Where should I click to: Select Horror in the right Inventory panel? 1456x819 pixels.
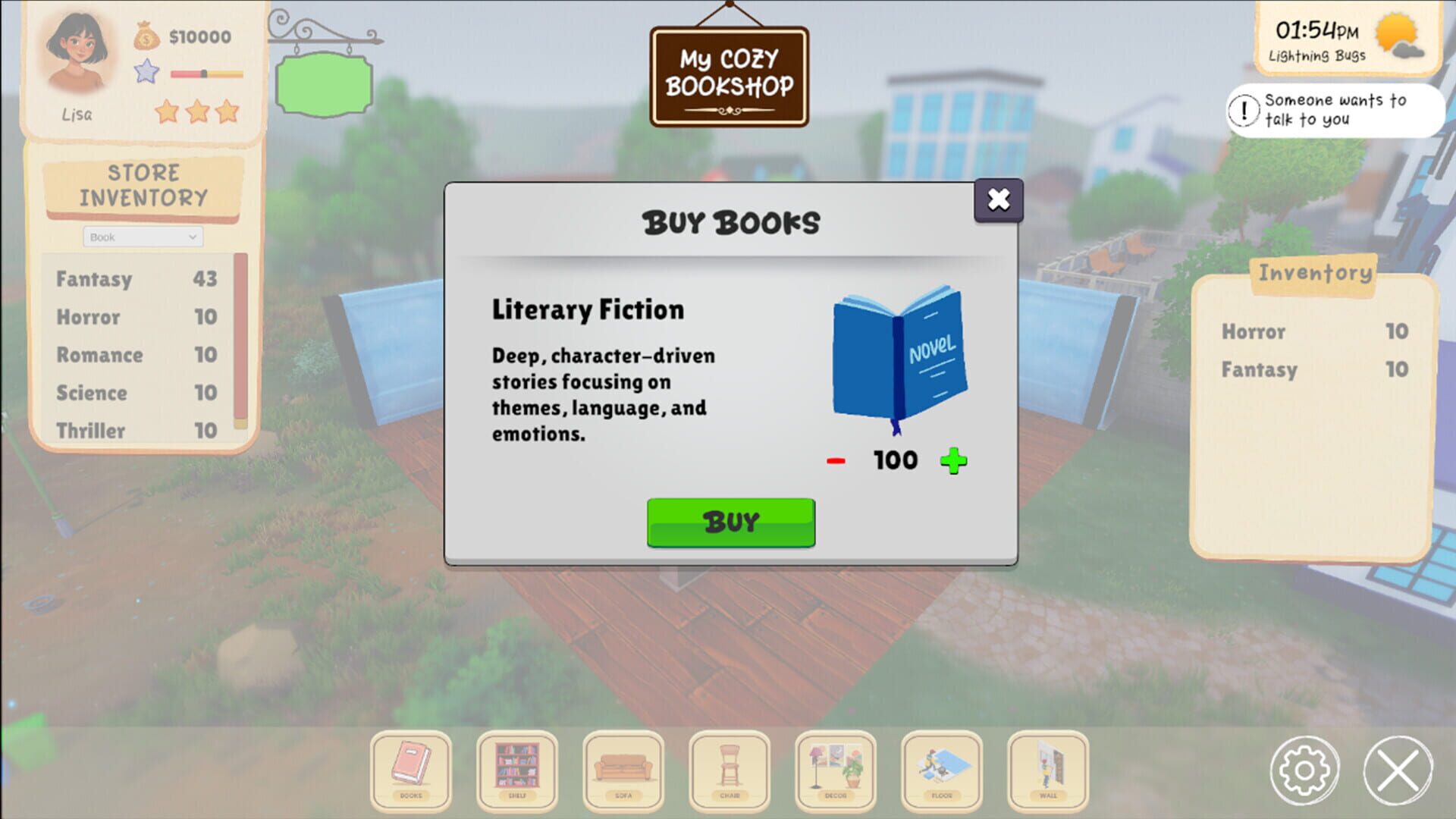[1253, 331]
